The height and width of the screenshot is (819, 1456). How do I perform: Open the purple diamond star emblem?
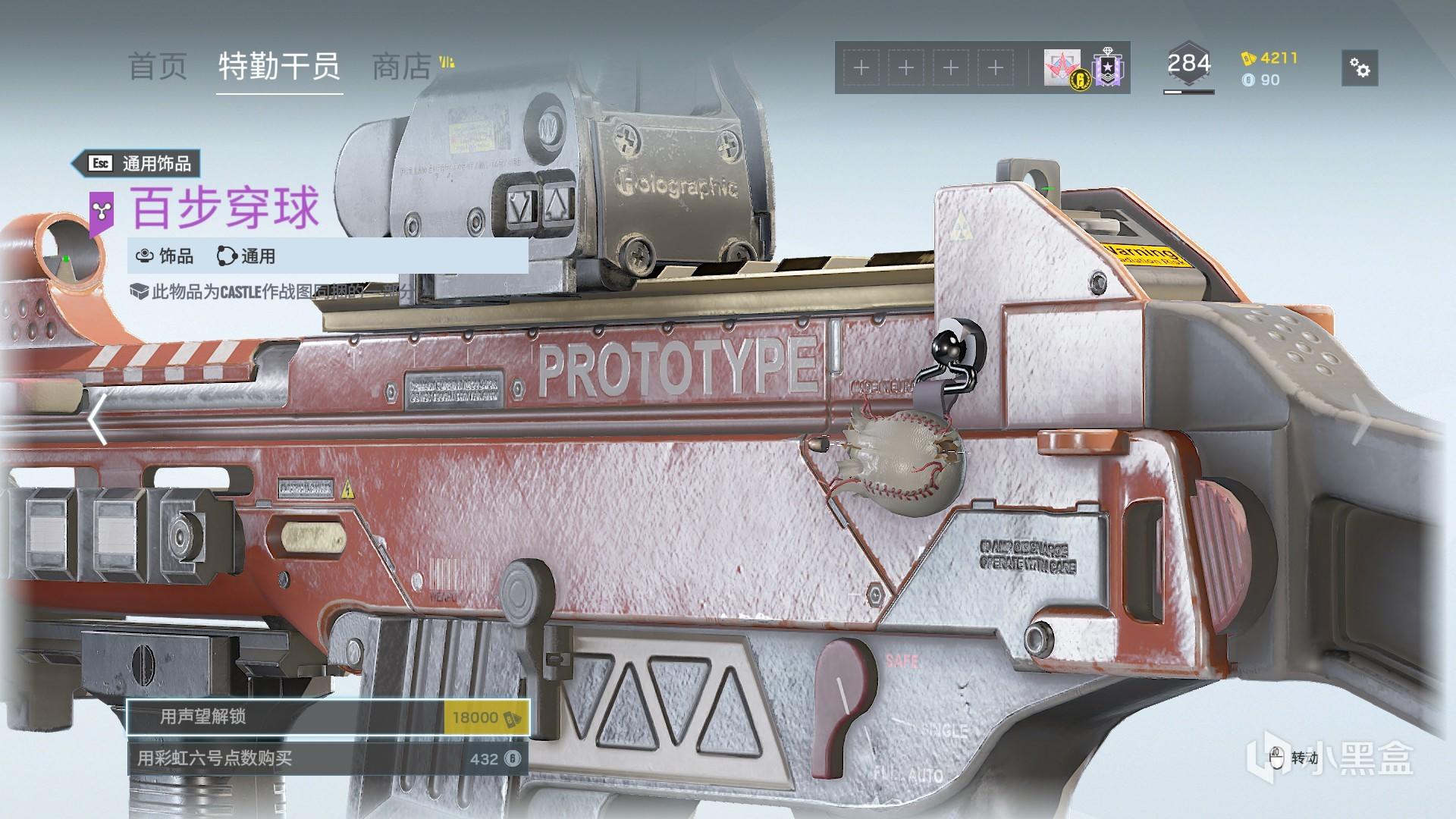1108,68
